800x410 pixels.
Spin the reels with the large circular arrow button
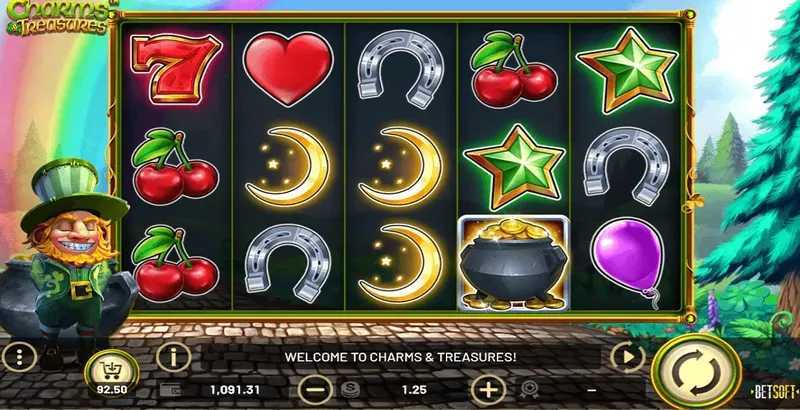[689, 373]
